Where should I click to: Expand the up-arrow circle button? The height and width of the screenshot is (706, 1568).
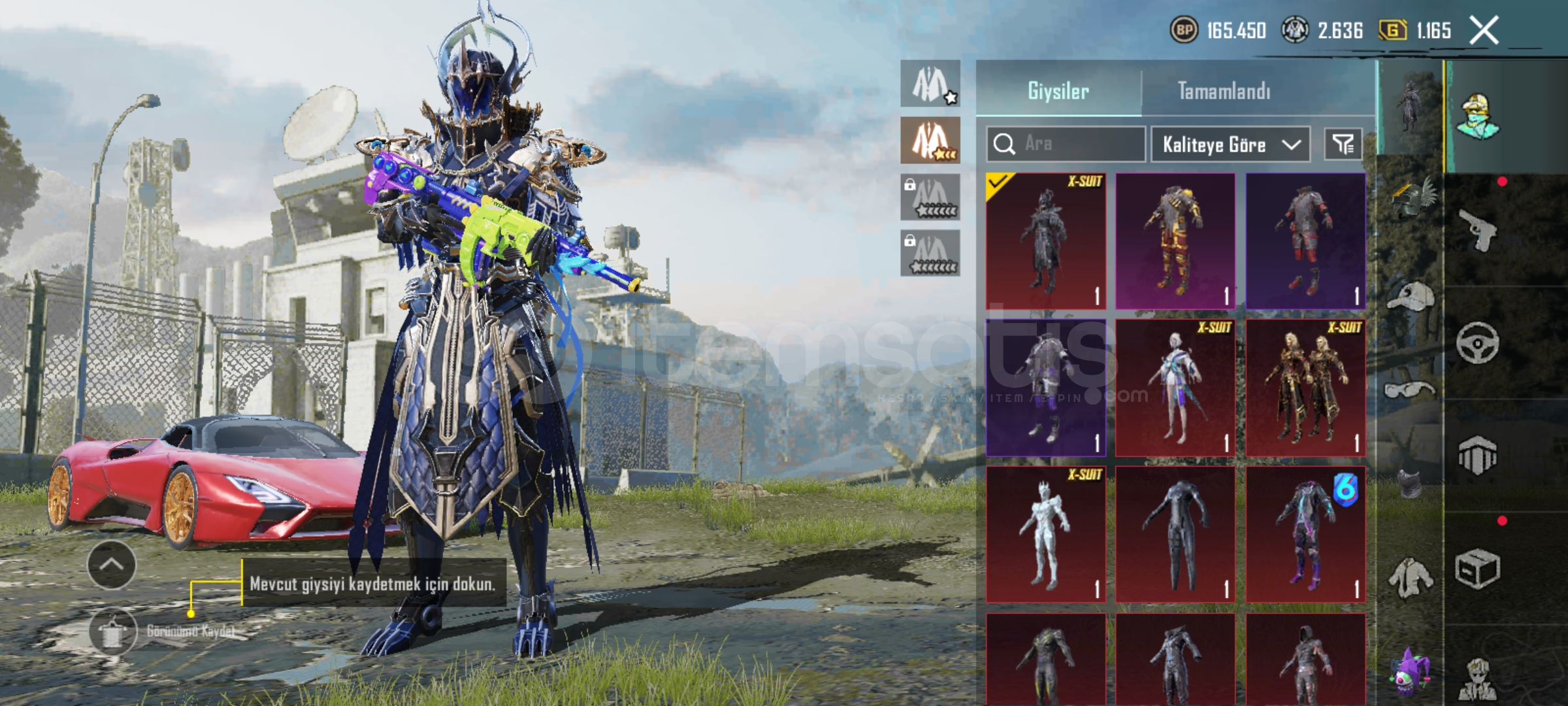coord(111,565)
